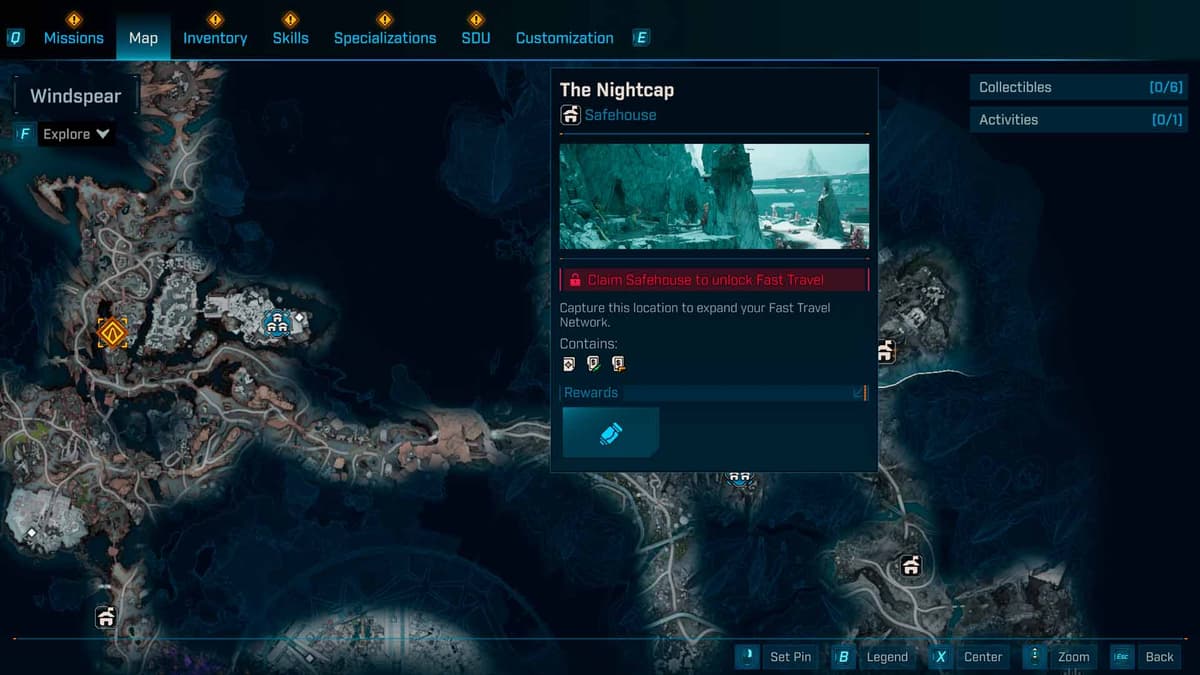Open the Customization tab
This screenshot has width=1200, height=675.
564,38
